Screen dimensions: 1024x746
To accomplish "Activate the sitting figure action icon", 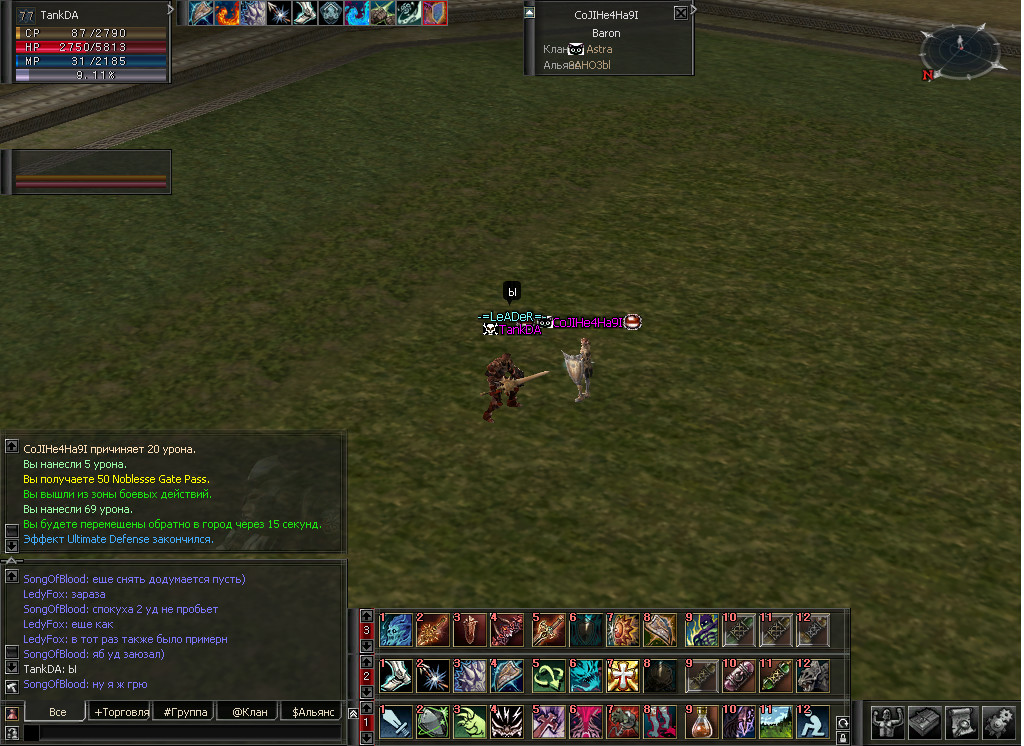I will [x=814, y=721].
